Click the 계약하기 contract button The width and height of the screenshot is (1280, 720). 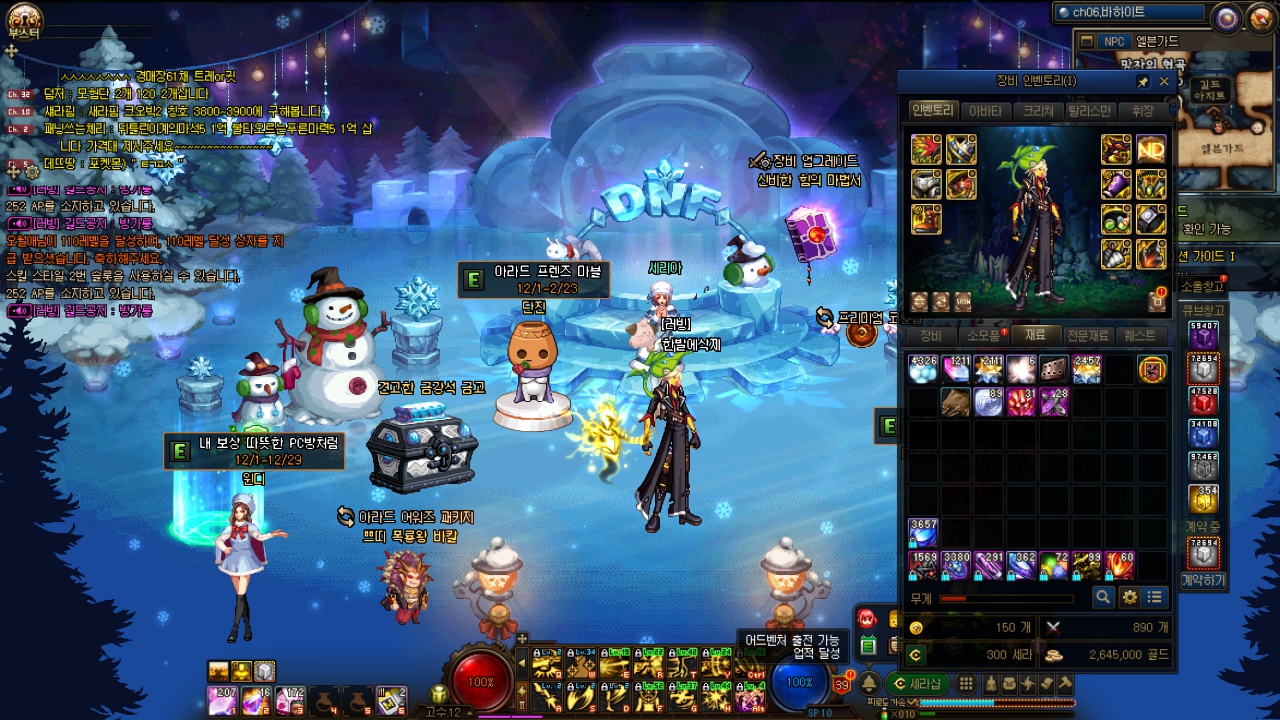[1203, 580]
